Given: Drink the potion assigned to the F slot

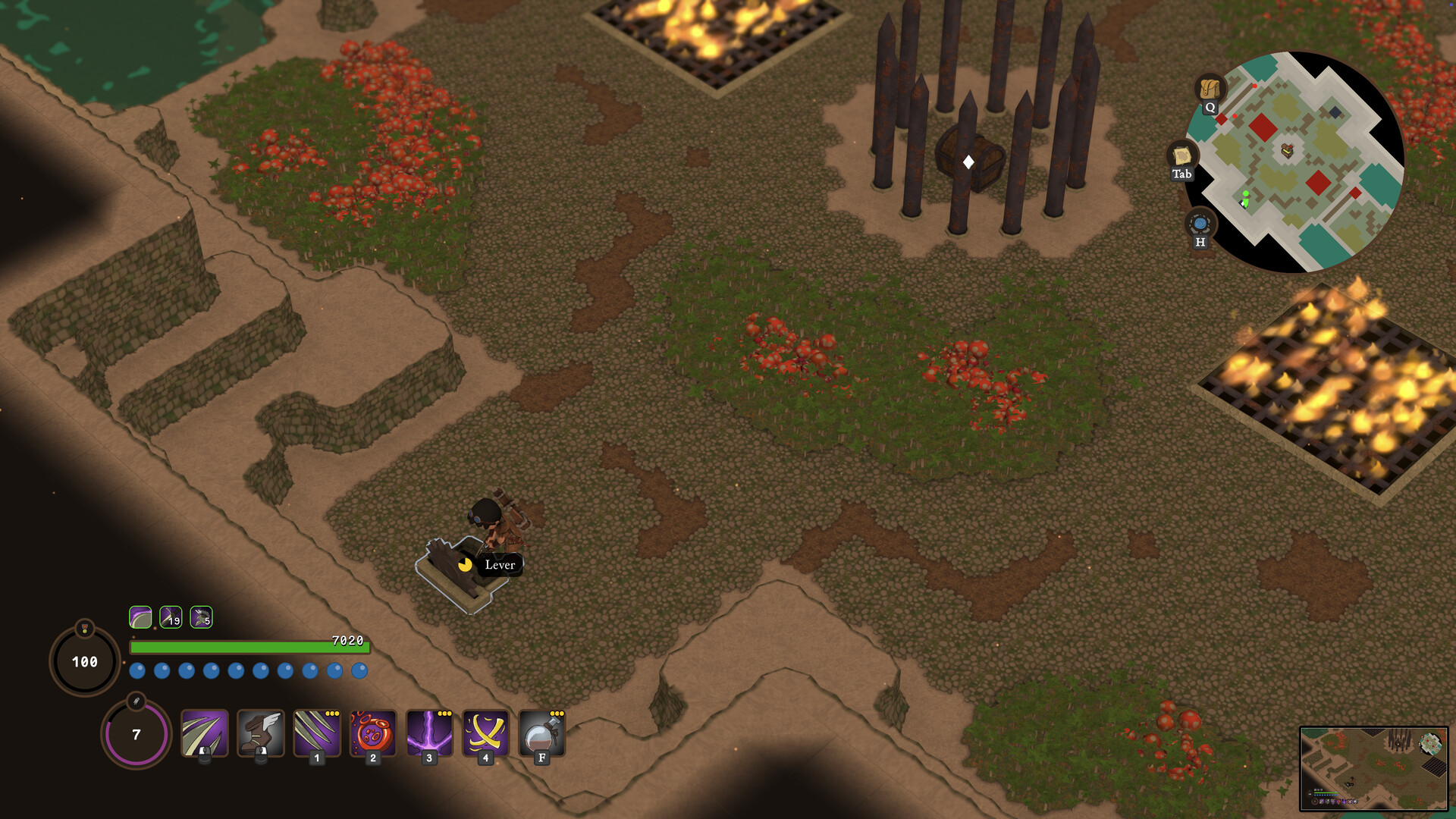Looking at the screenshot, I should click(x=541, y=734).
